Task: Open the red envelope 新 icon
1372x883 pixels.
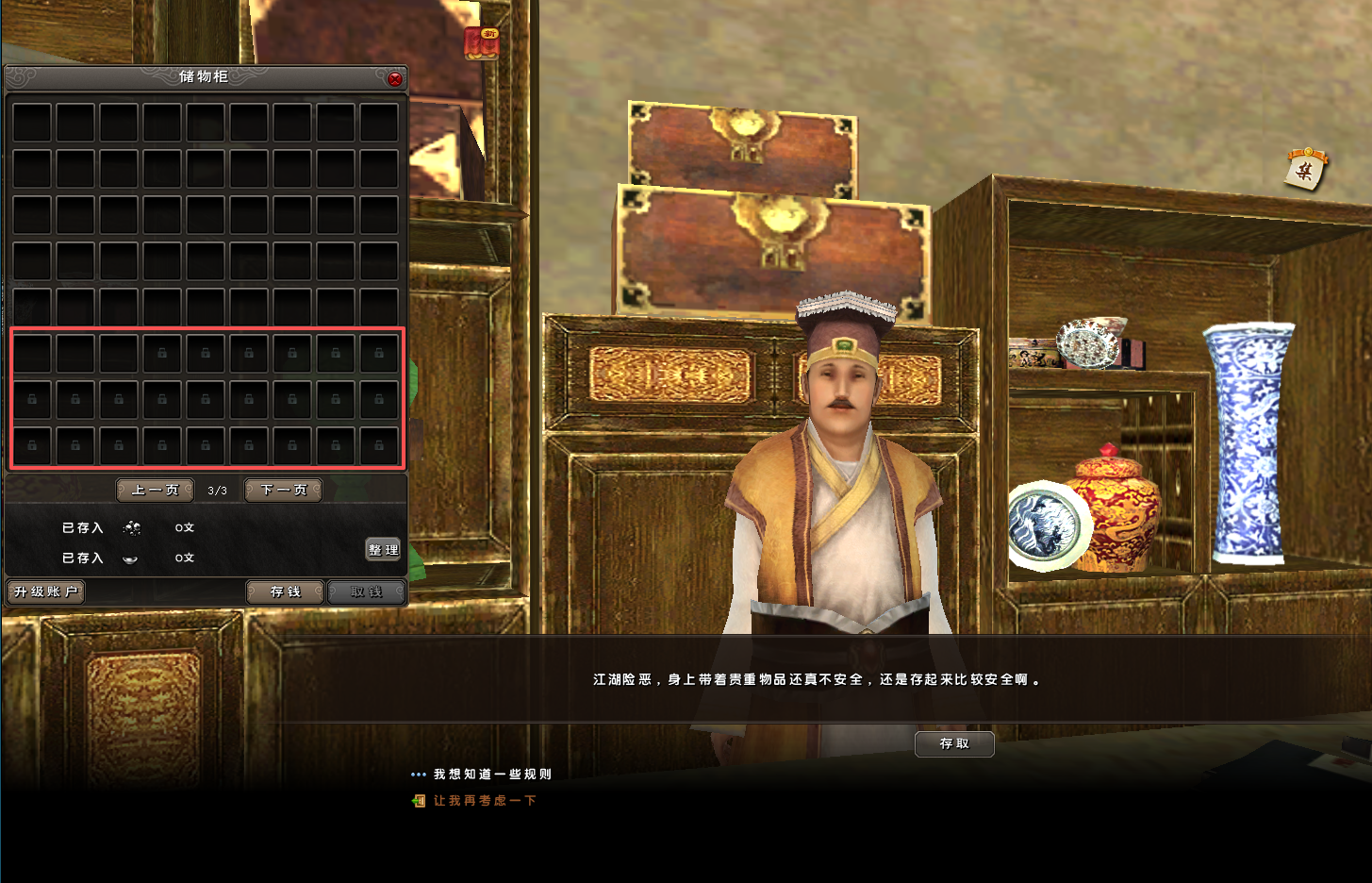Action: click(482, 43)
